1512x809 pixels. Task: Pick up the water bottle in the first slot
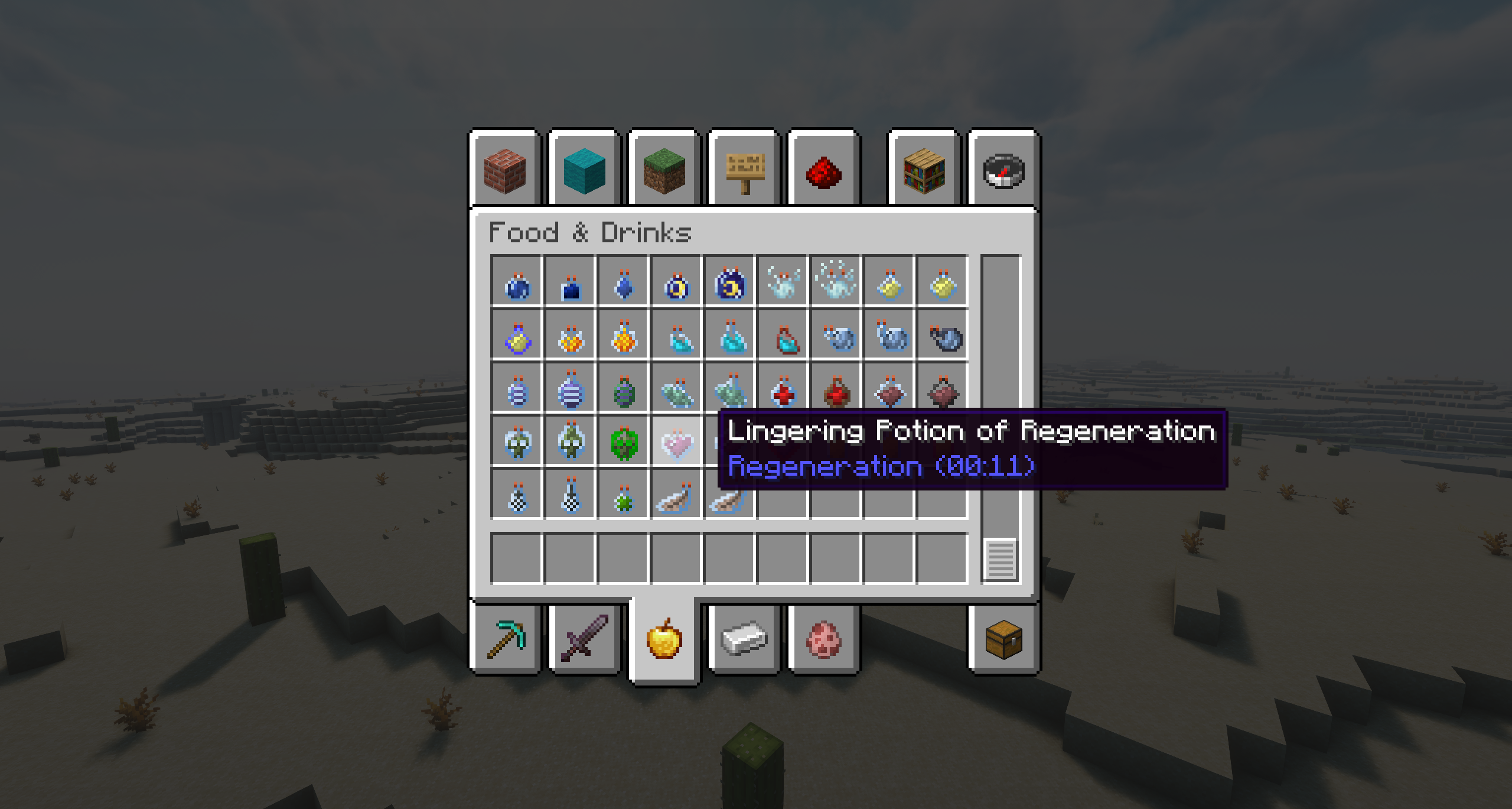pyautogui.click(x=517, y=287)
